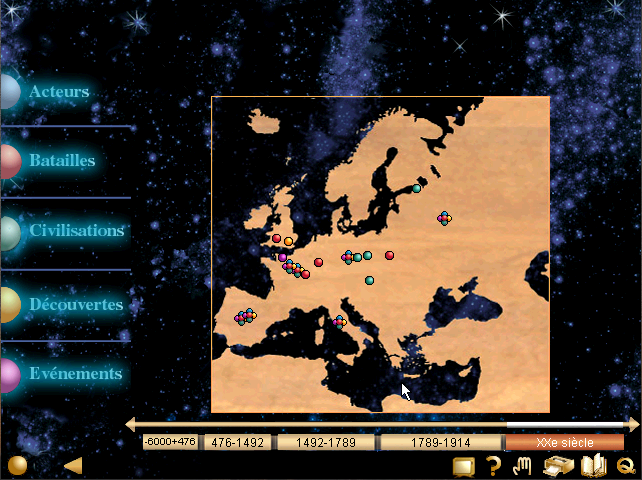The height and width of the screenshot is (480, 642).
Task: Click the golden sphere button
Action: [x=17, y=465]
